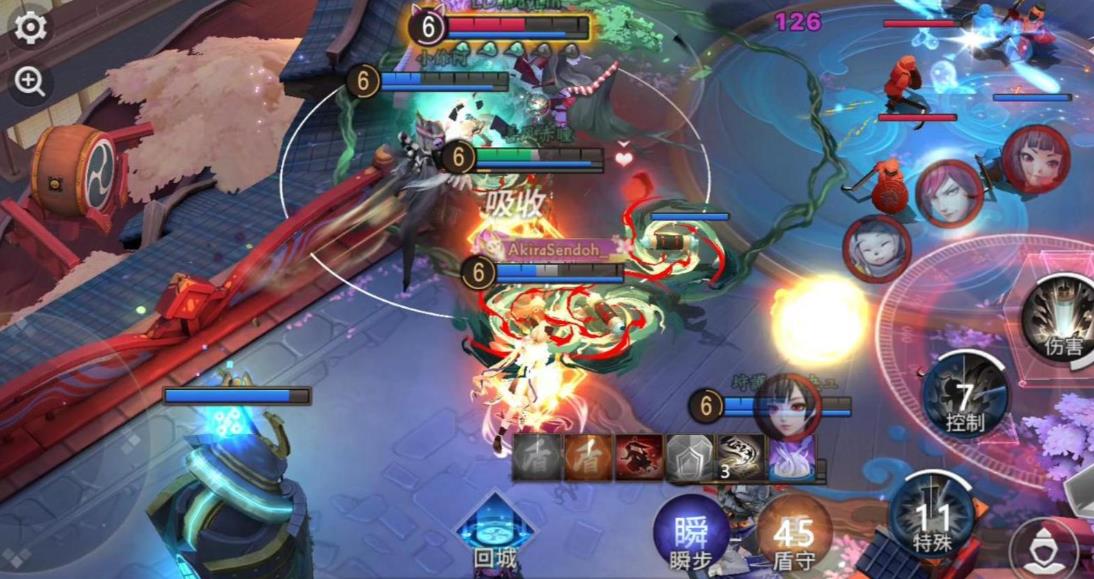Tap the dark-haired girl portrait above items

788,405
